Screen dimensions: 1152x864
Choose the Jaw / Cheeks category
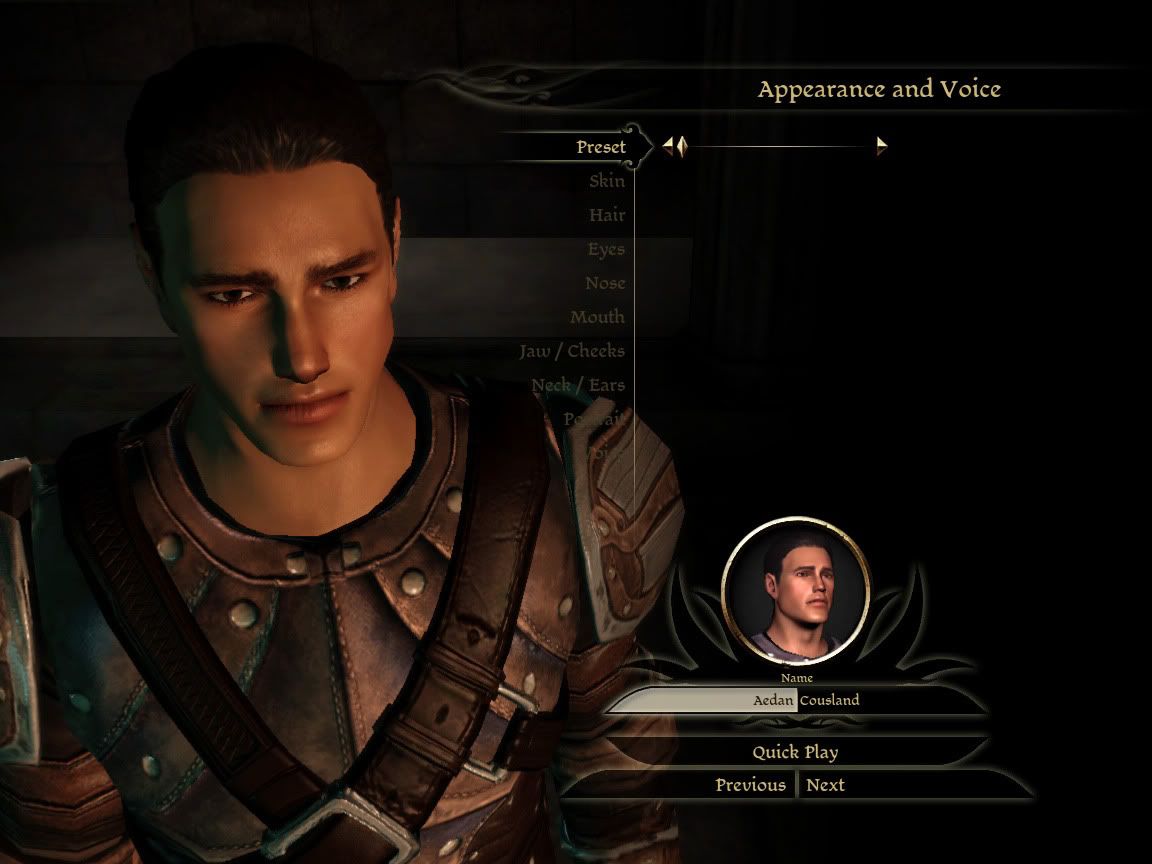tap(571, 351)
